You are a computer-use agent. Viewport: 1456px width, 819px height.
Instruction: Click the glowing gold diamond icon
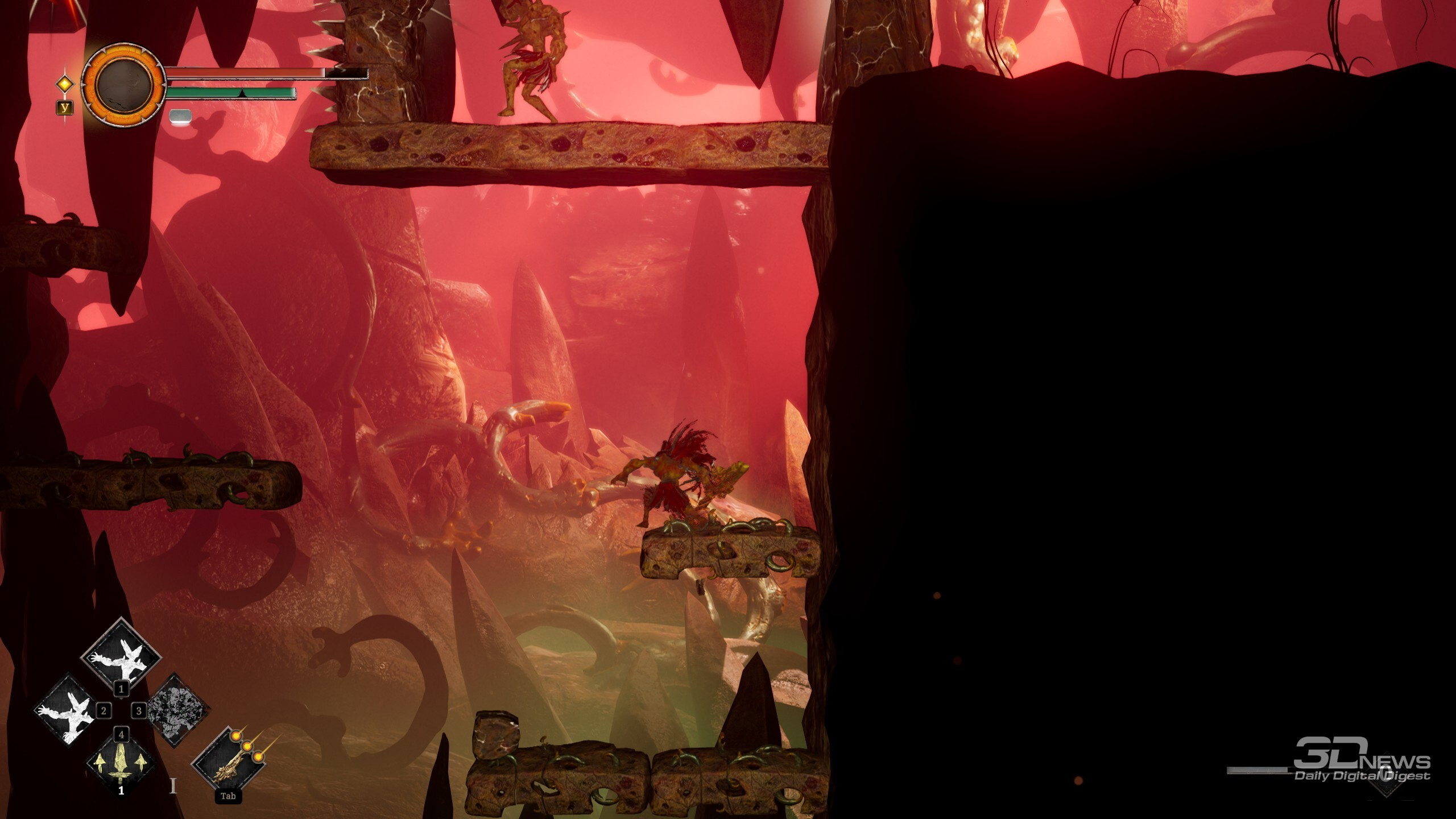pyautogui.click(x=65, y=85)
